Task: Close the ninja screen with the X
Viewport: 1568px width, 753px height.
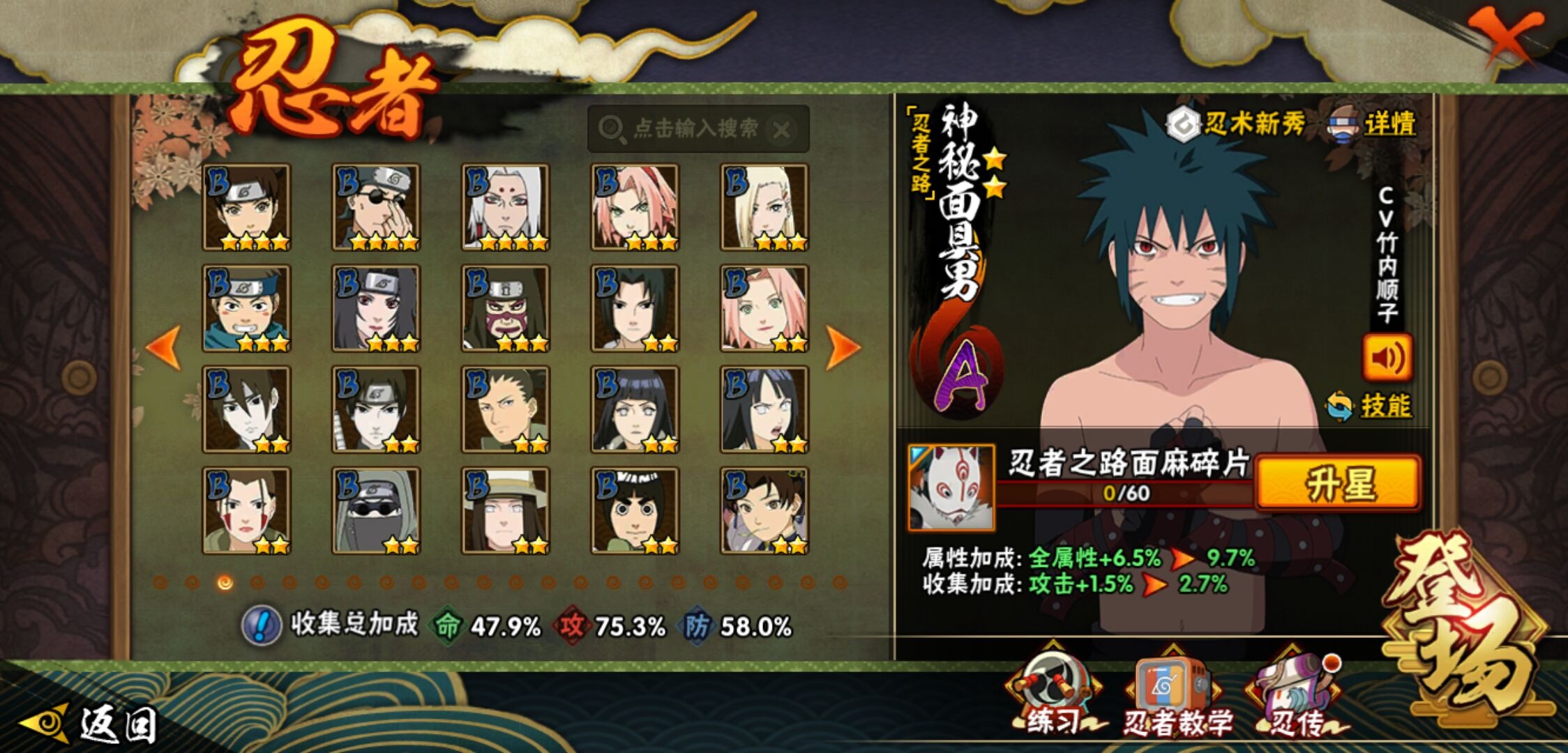Action: [x=1505, y=35]
